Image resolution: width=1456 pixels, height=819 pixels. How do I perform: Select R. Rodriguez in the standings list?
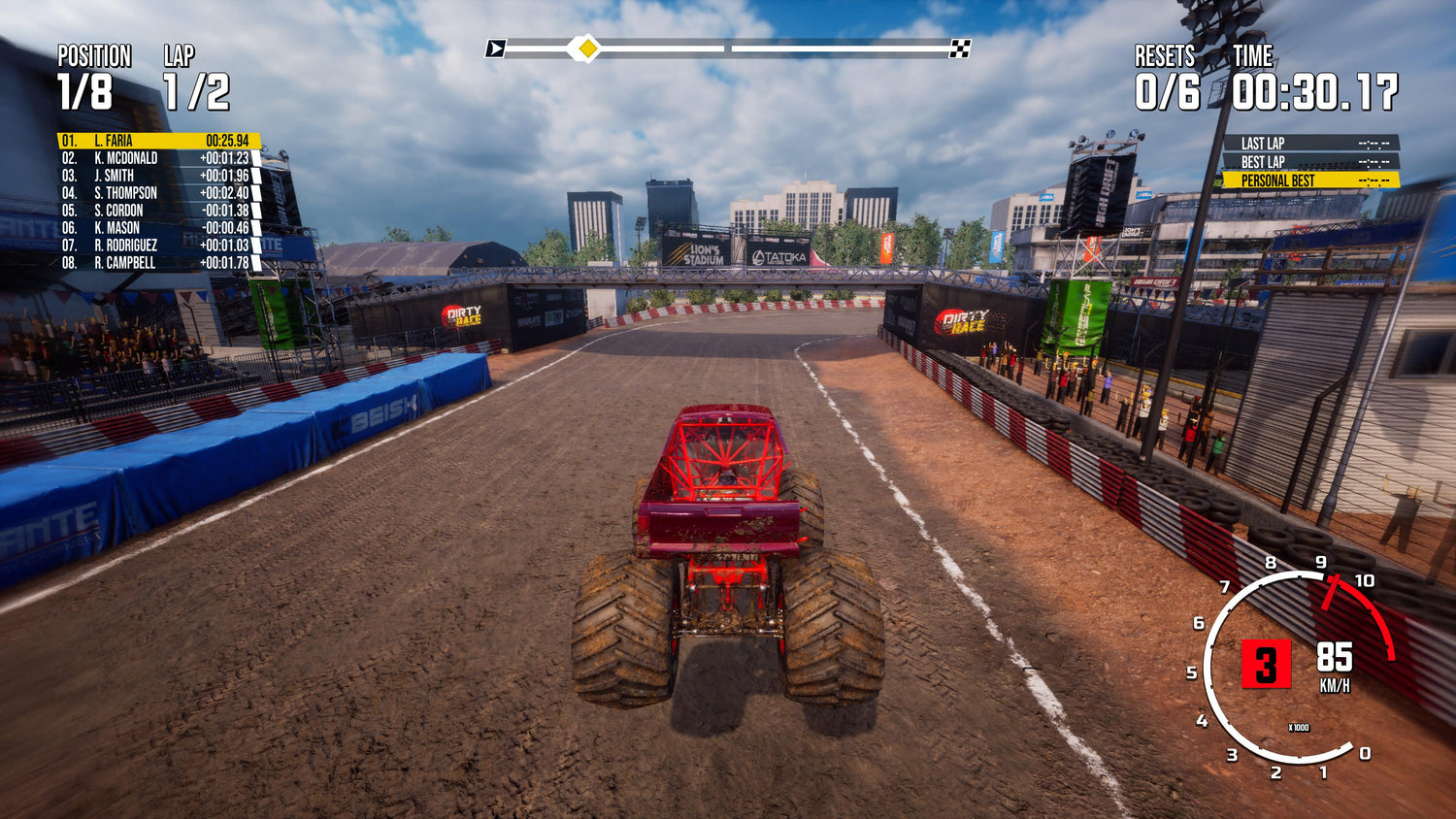(x=157, y=246)
